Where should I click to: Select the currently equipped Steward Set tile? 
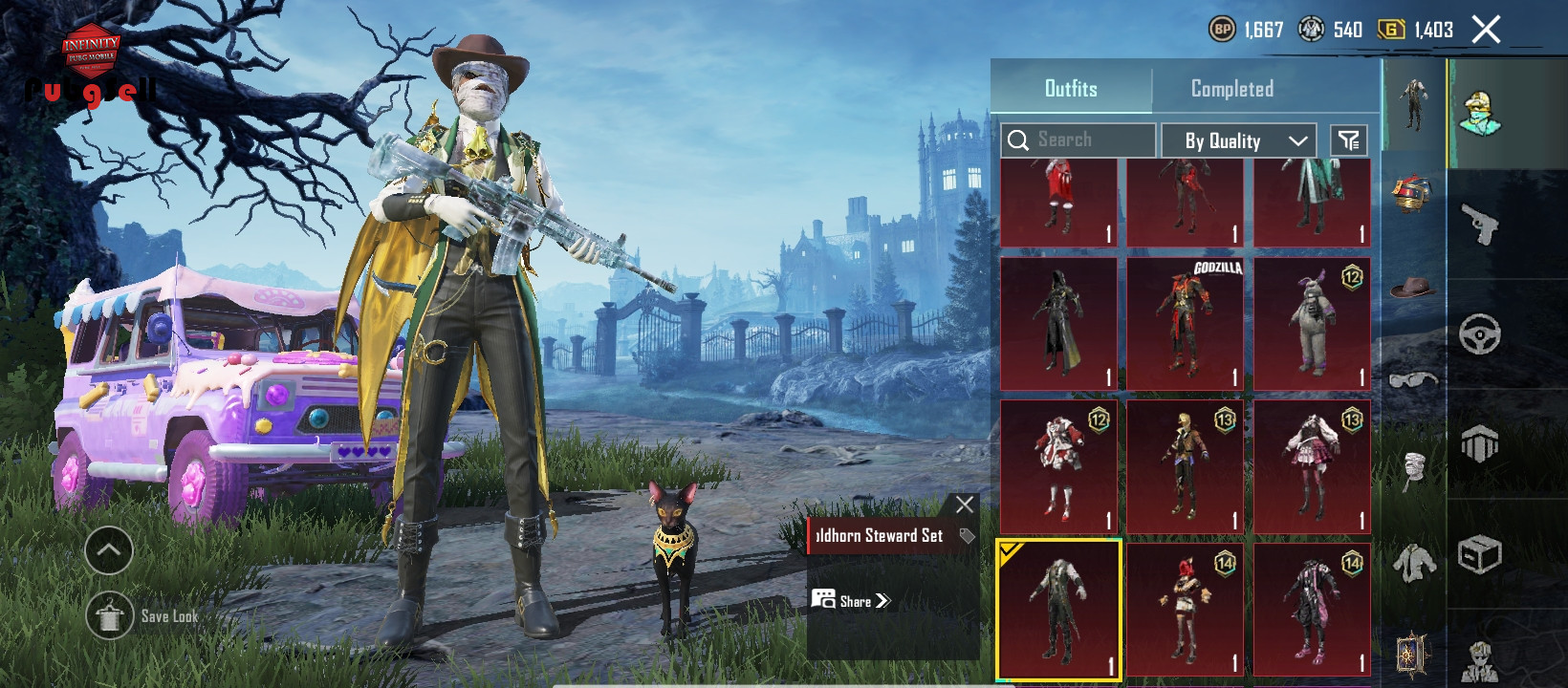coord(1058,610)
